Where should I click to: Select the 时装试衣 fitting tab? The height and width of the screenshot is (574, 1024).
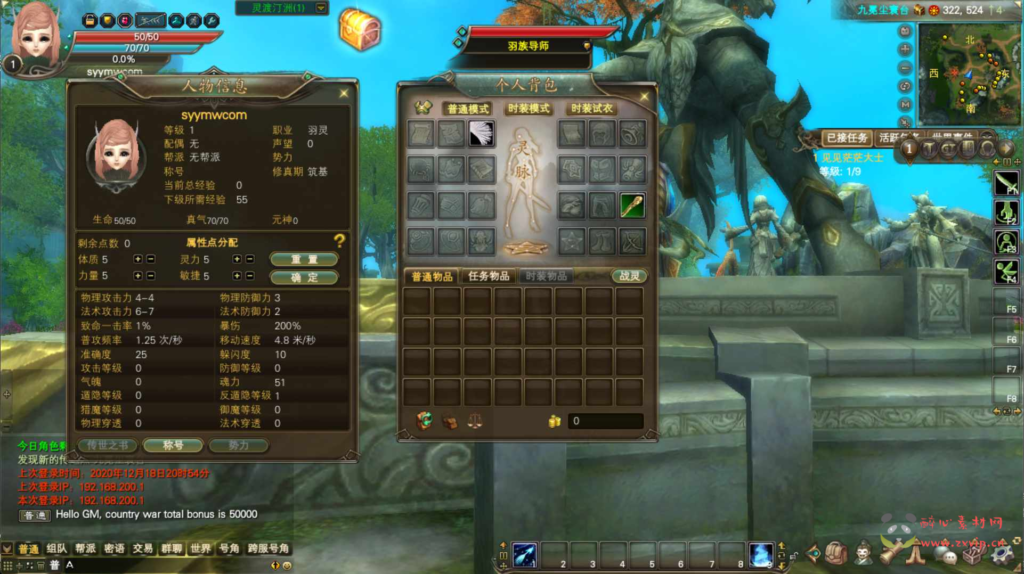pyautogui.click(x=591, y=108)
